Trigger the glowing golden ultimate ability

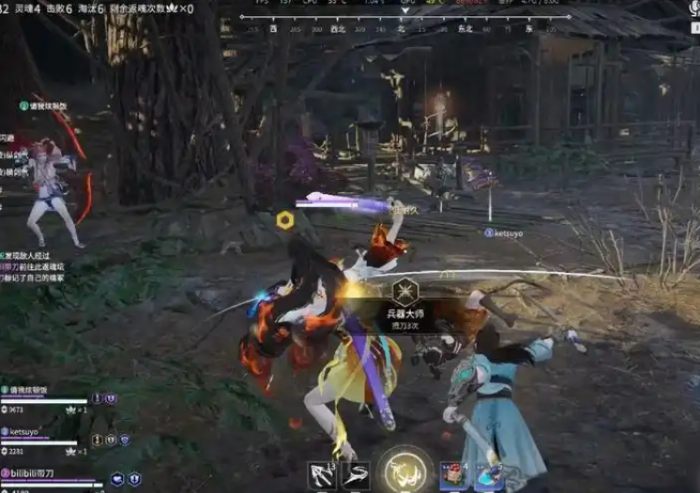405,471
